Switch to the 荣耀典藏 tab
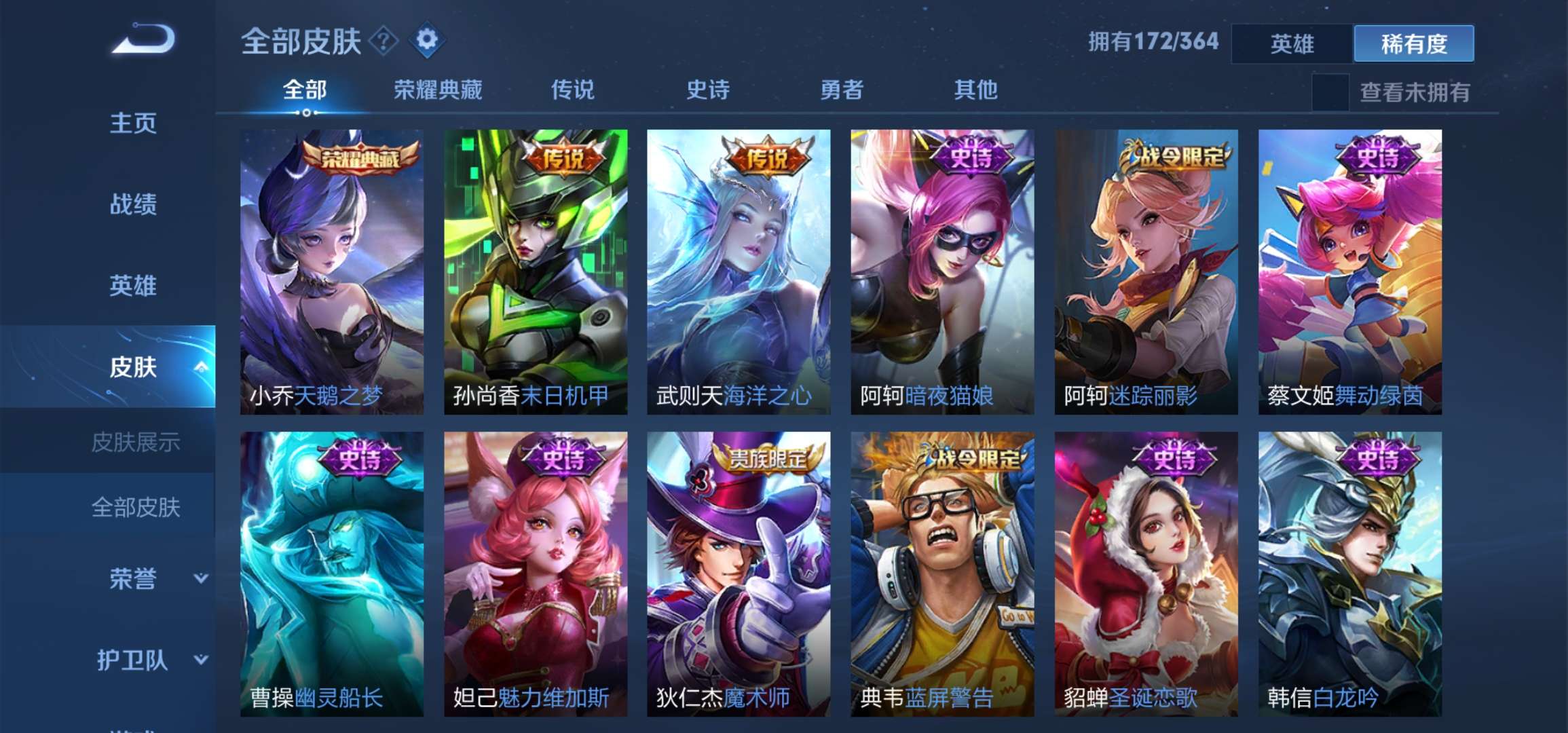1568x733 pixels. 438,90
